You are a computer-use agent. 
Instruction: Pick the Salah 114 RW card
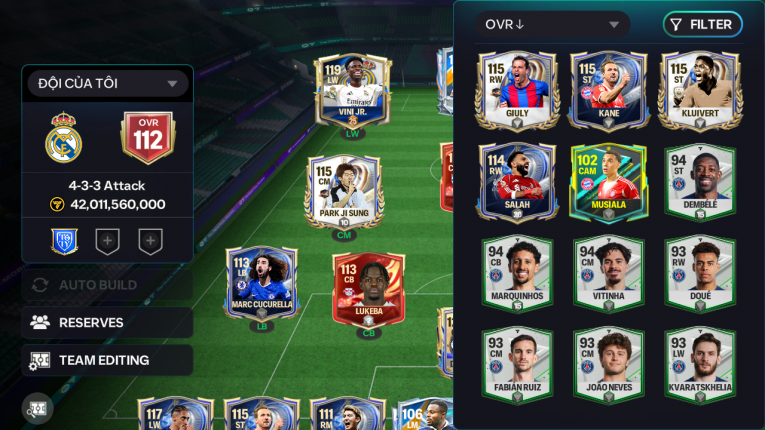(517, 181)
